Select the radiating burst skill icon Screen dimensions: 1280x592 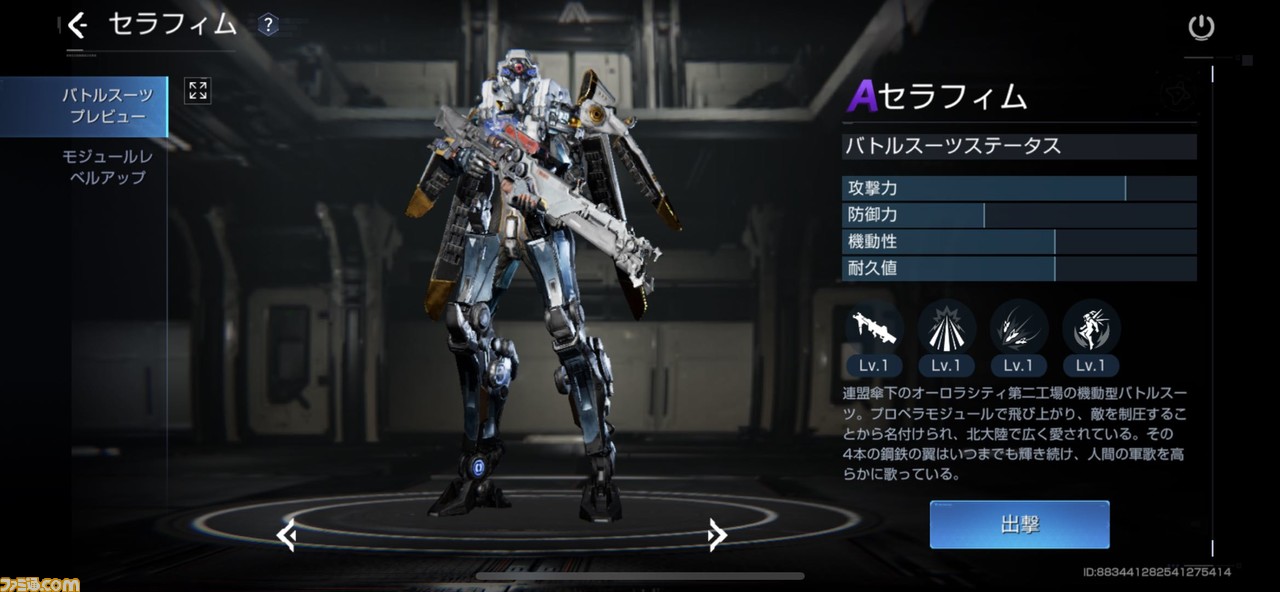pyautogui.click(x=946, y=328)
